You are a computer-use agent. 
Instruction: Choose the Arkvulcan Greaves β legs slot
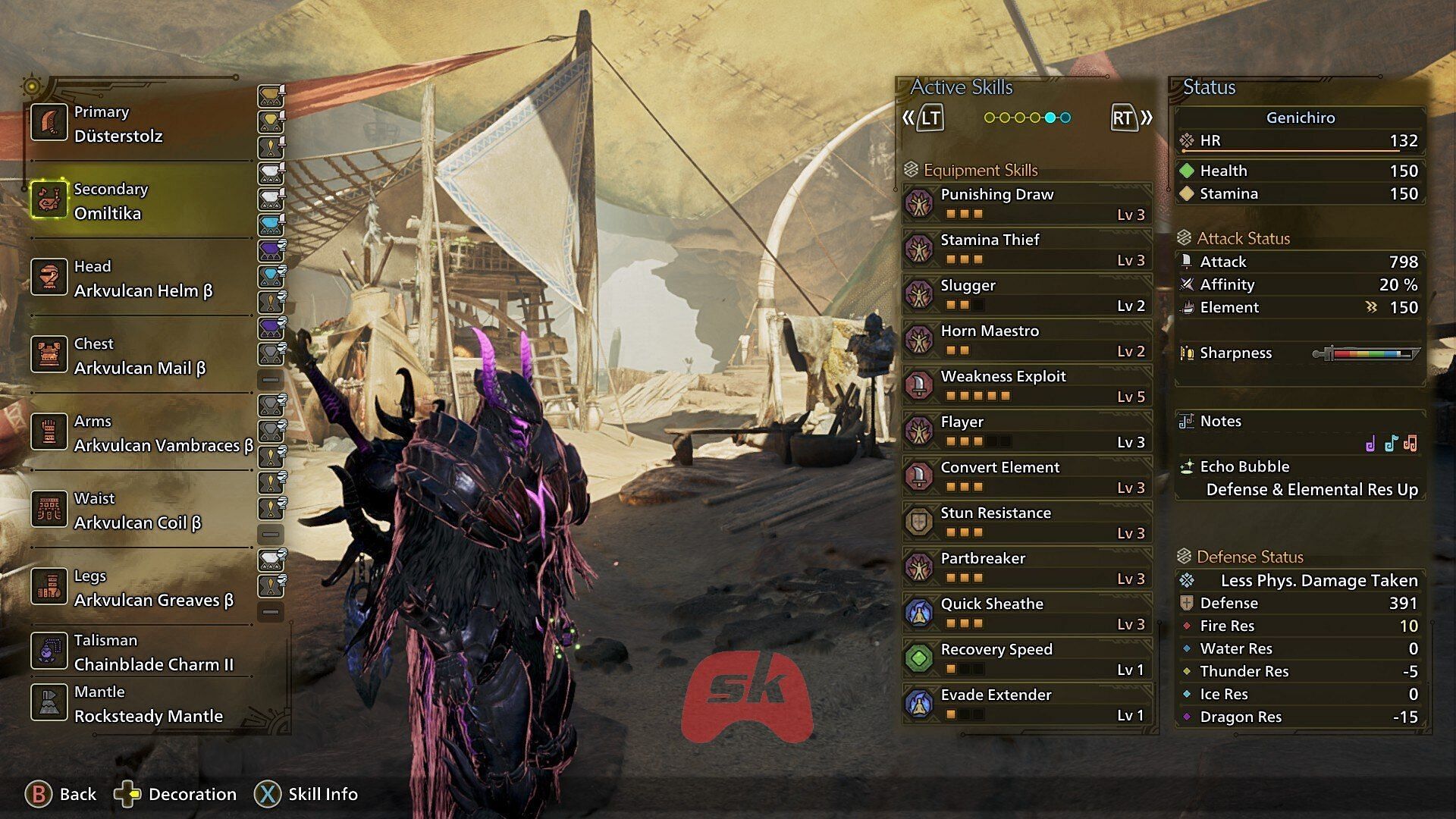point(140,588)
